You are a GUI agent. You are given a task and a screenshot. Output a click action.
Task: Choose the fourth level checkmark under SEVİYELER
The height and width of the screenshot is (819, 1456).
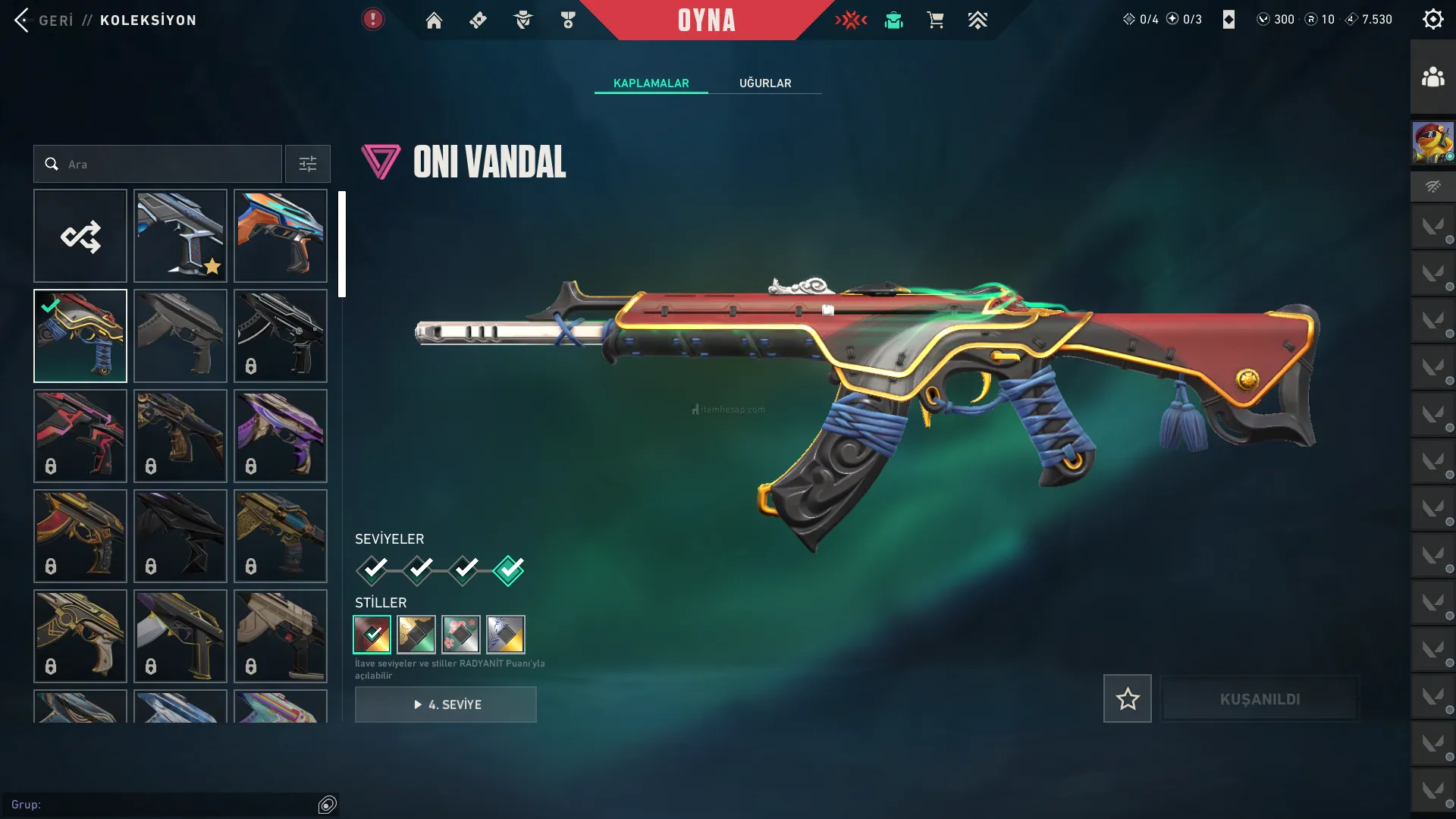pos(508,570)
